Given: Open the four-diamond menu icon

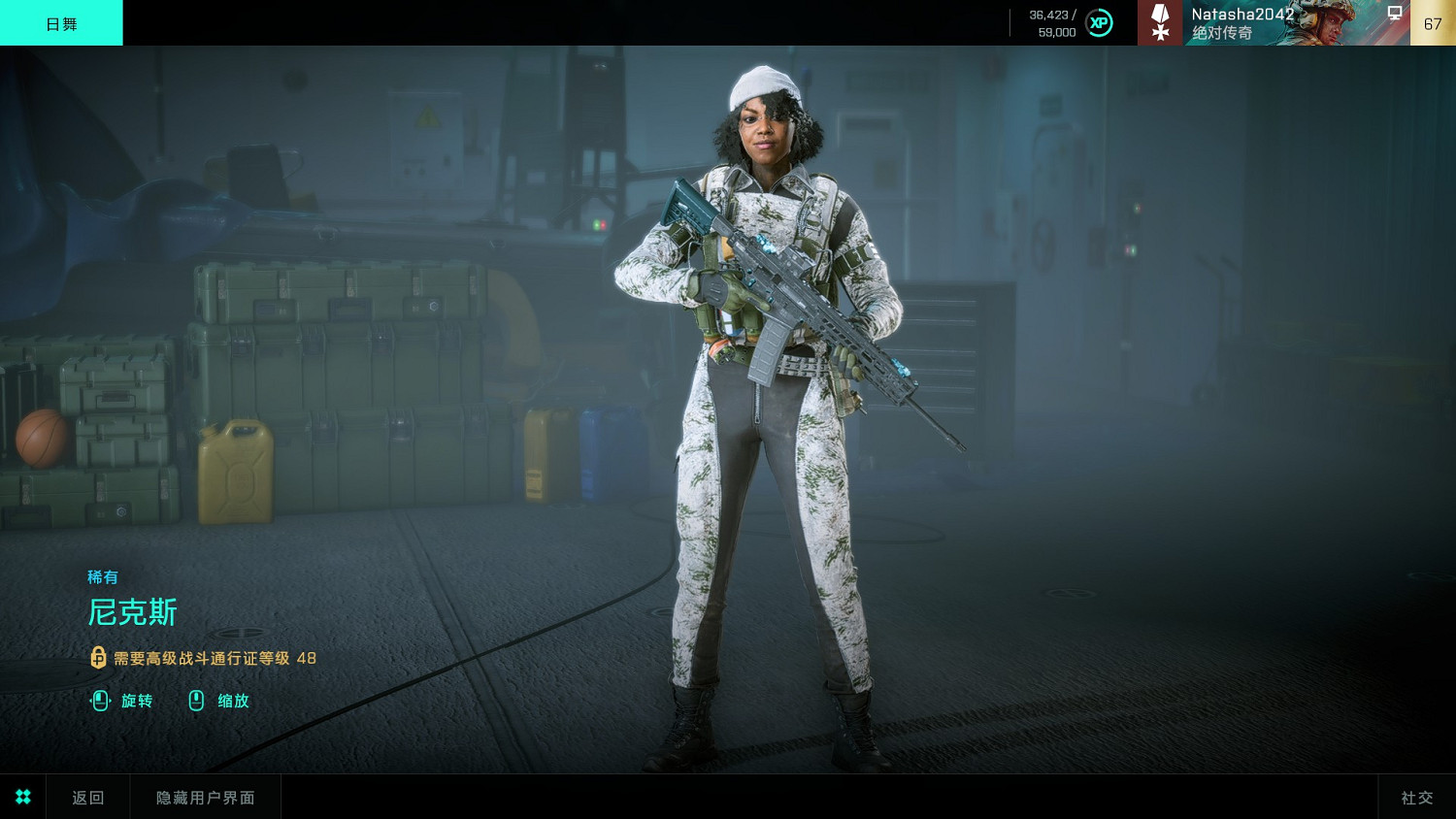Looking at the screenshot, I should [x=23, y=797].
